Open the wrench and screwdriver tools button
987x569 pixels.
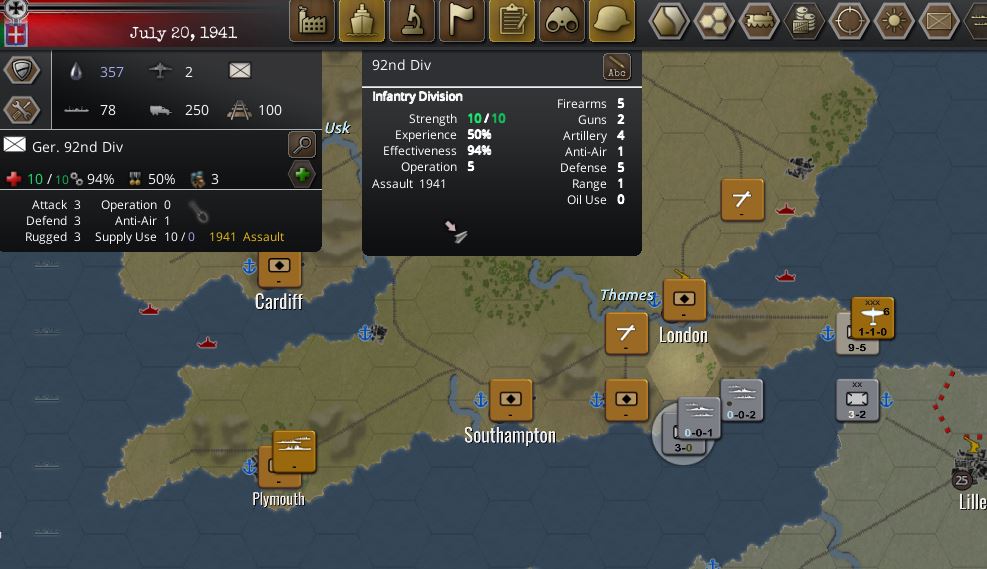coord(21,110)
